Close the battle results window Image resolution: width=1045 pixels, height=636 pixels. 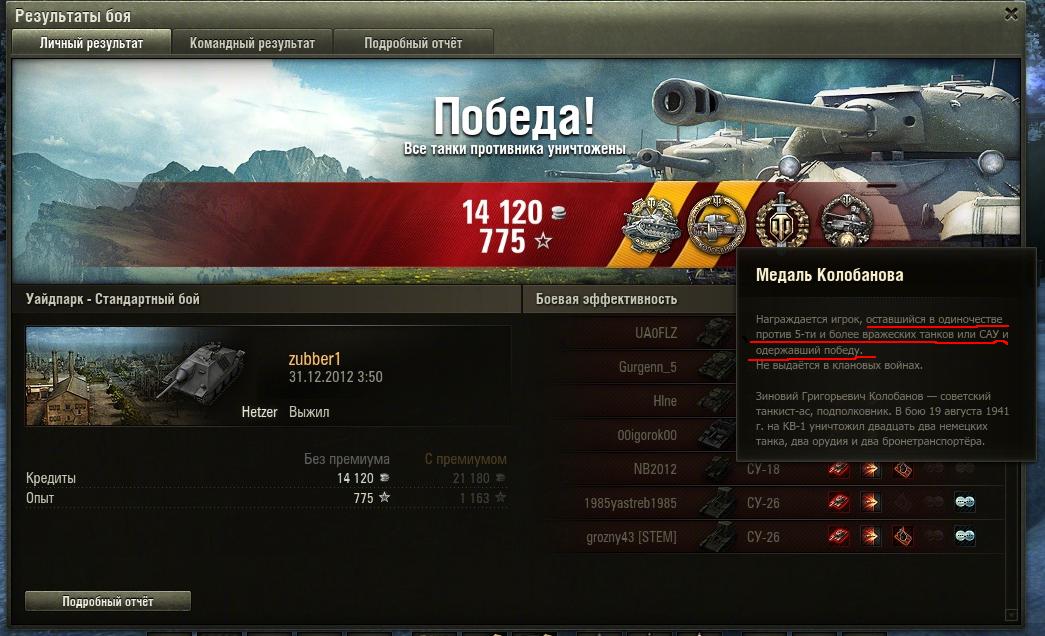point(1011,13)
